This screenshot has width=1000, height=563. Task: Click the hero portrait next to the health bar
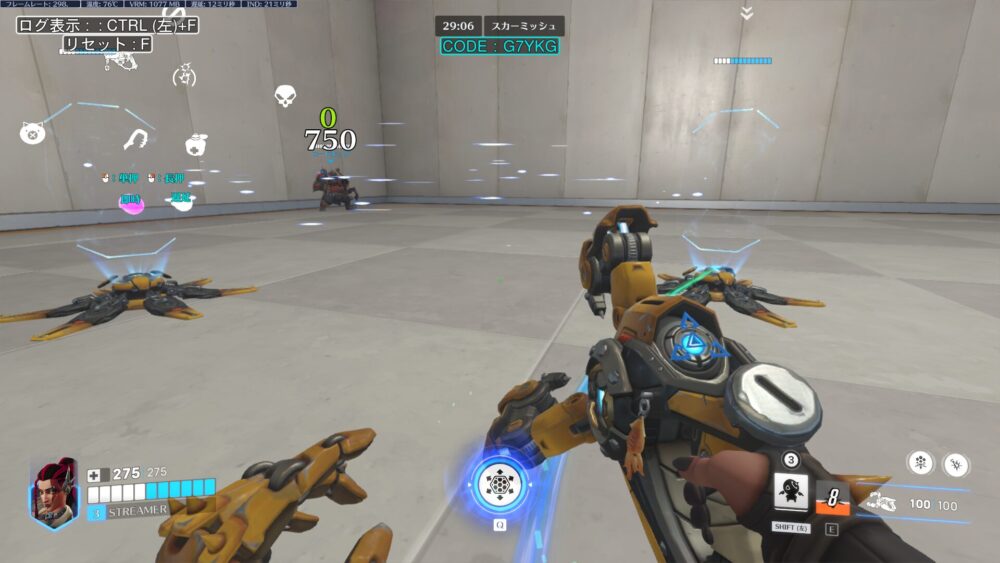tap(53, 492)
